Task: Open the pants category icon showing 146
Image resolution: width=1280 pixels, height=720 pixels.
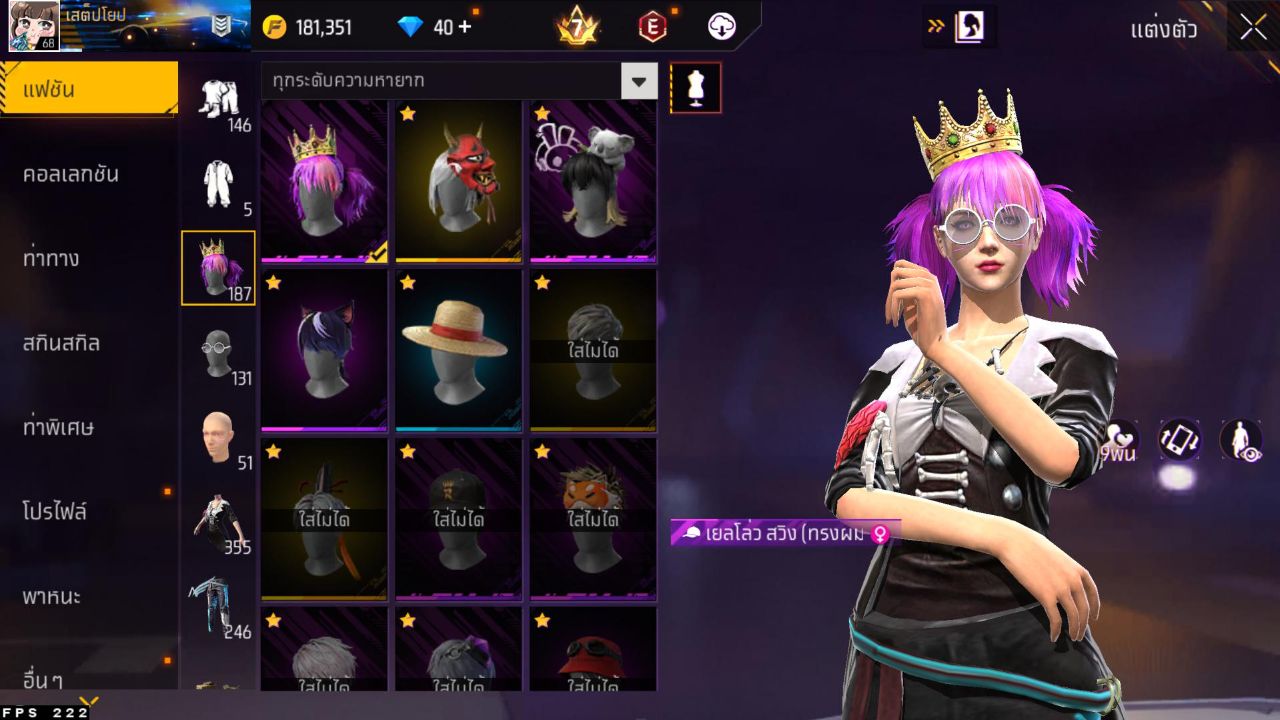Action: point(219,100)
